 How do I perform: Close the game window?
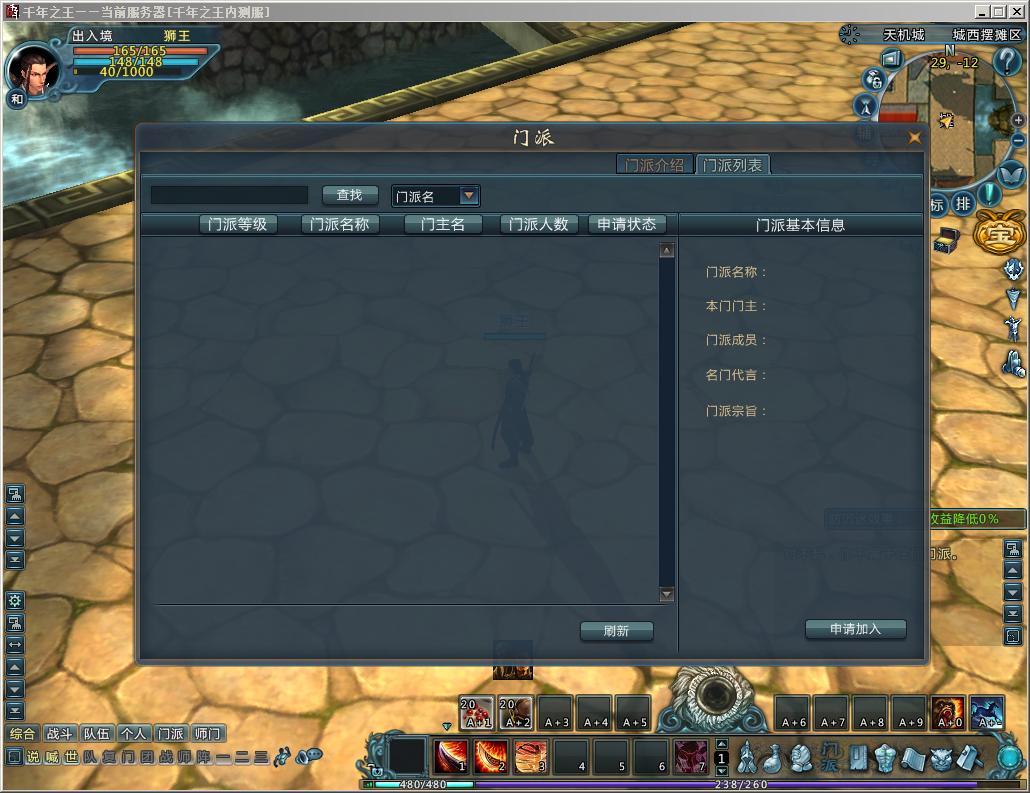click(1016, 11)
